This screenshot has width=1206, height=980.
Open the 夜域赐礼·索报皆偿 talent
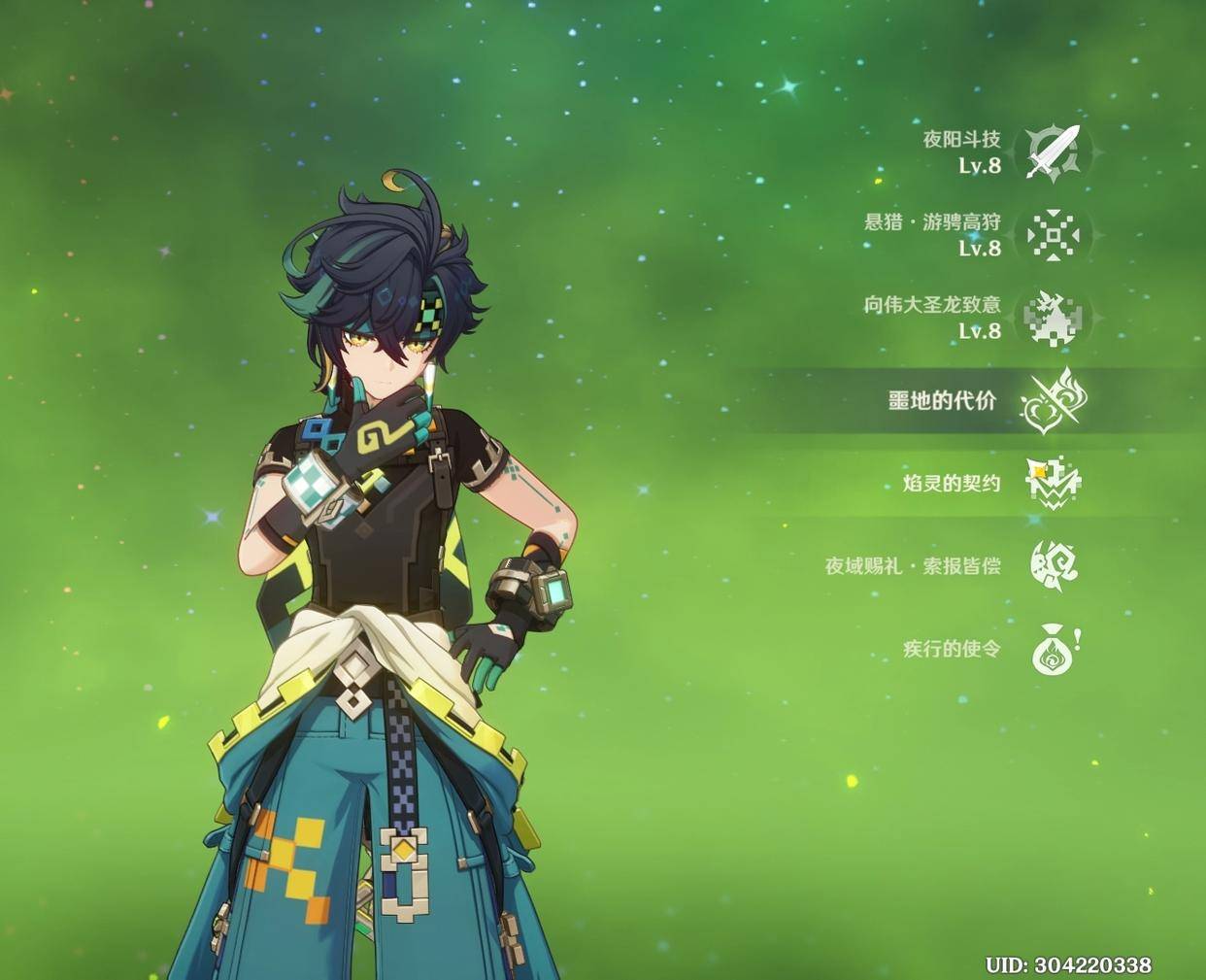(x=1054, y=565)
